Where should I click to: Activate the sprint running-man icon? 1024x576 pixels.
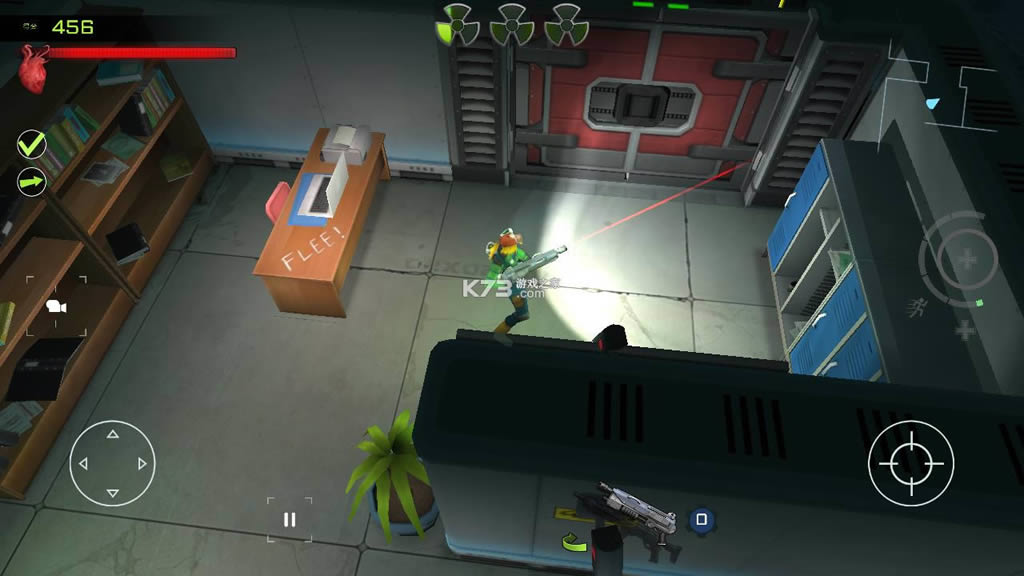point(916,304)
